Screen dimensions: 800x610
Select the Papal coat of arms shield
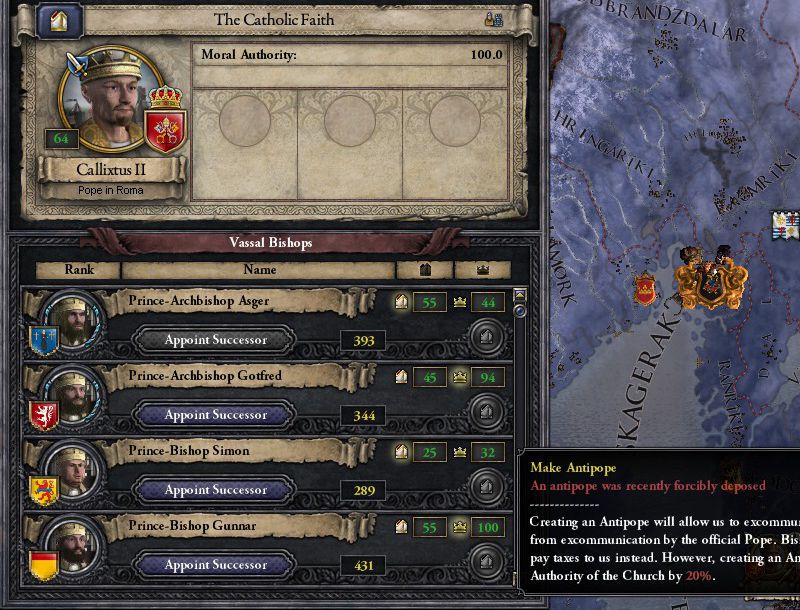(166, 128)
